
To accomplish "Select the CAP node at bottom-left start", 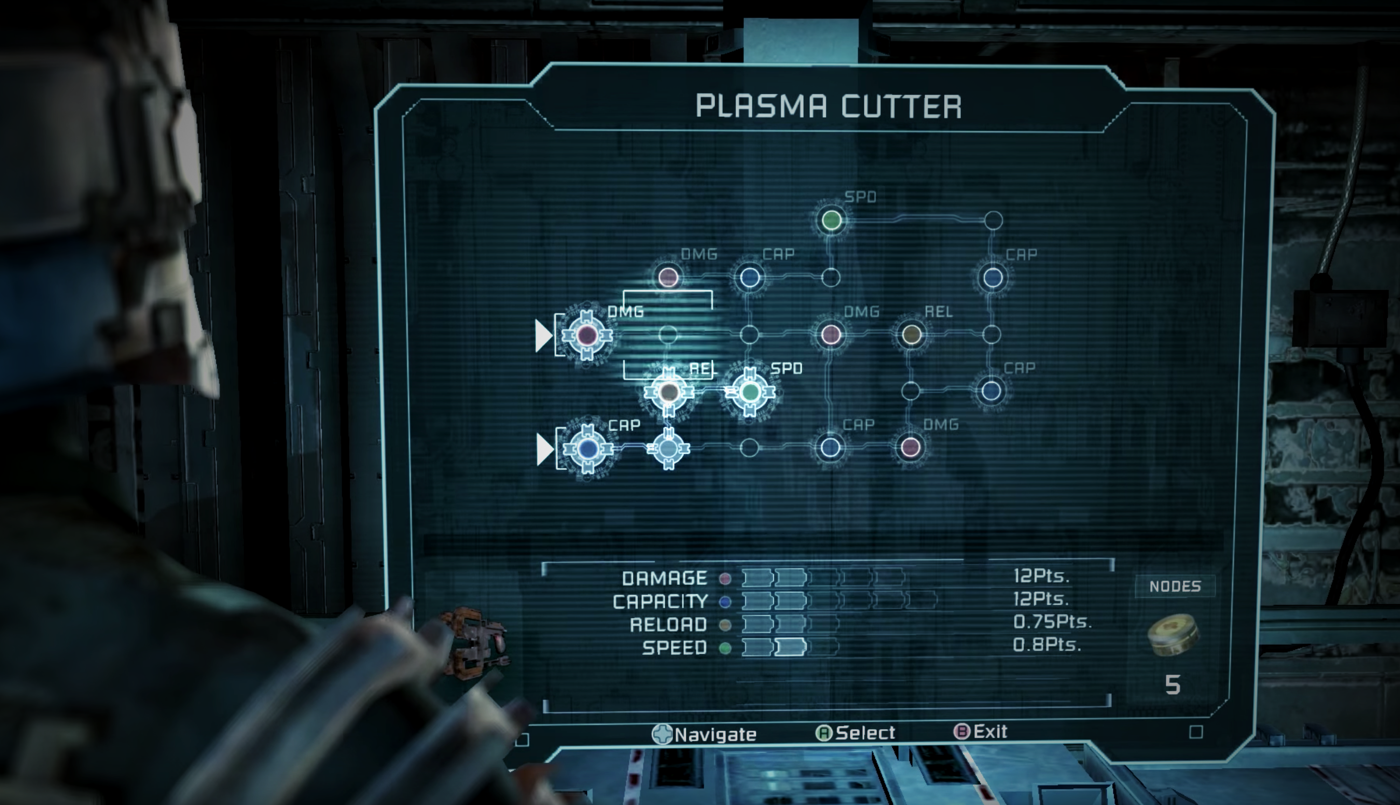I will (x=588, y=448).
